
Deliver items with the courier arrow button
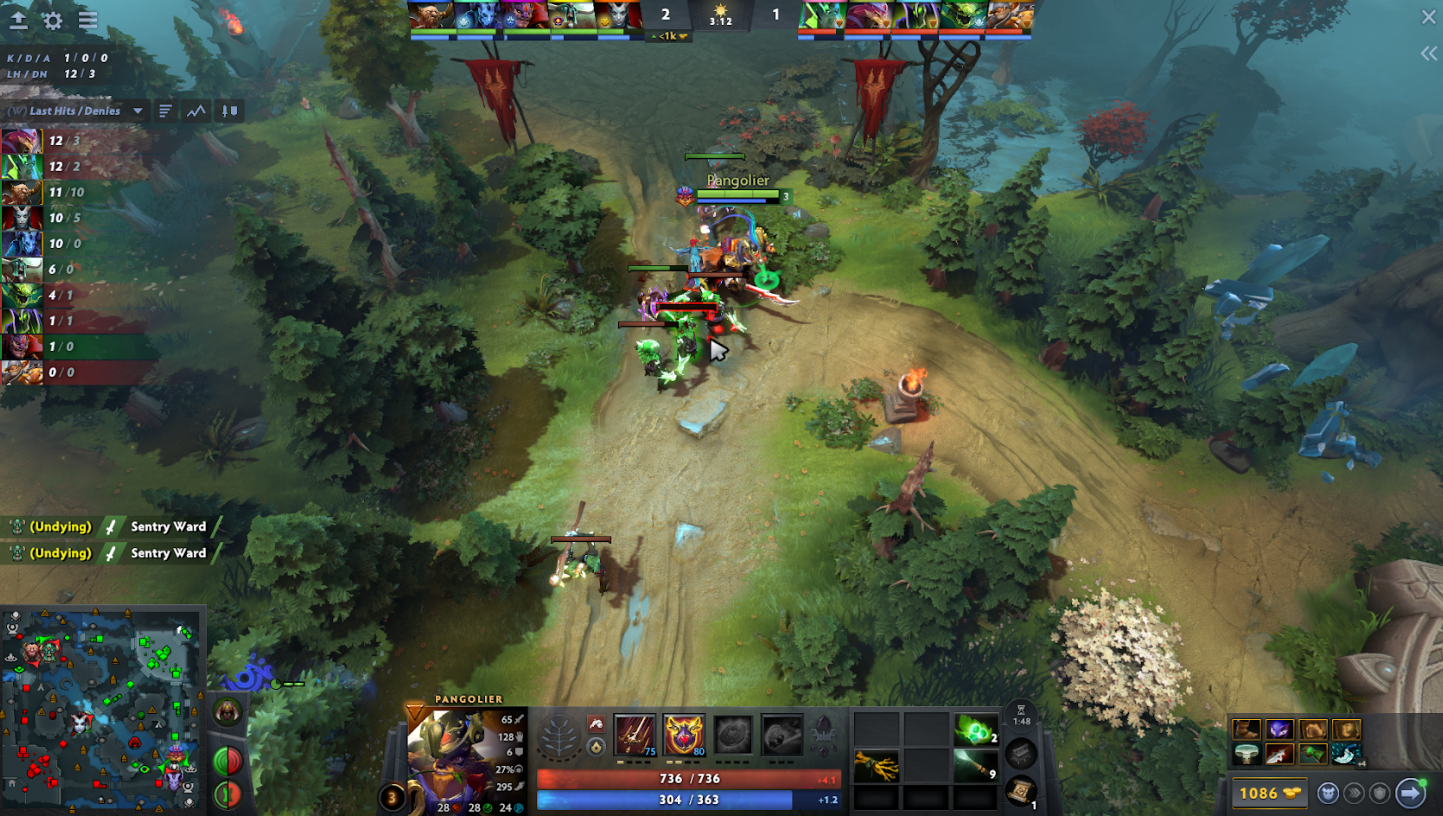click(x=1410, y=793)
